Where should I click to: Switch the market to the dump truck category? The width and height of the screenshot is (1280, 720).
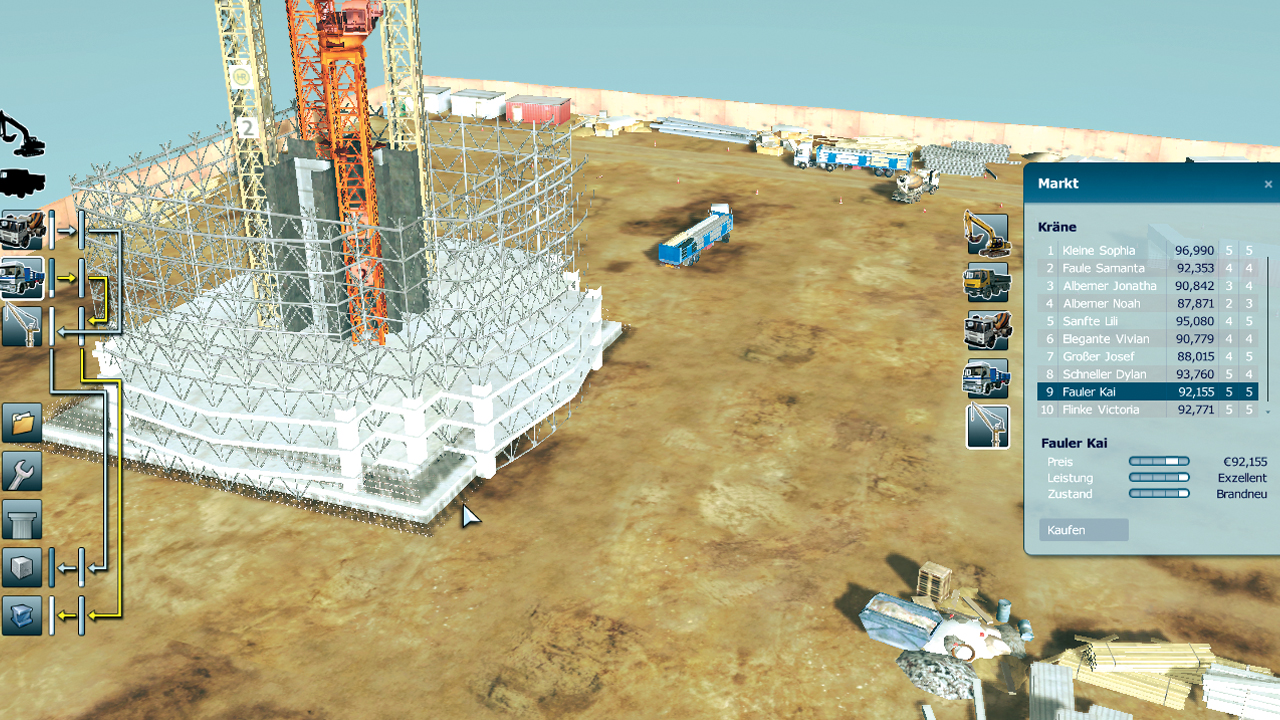[x=986, y=281]
